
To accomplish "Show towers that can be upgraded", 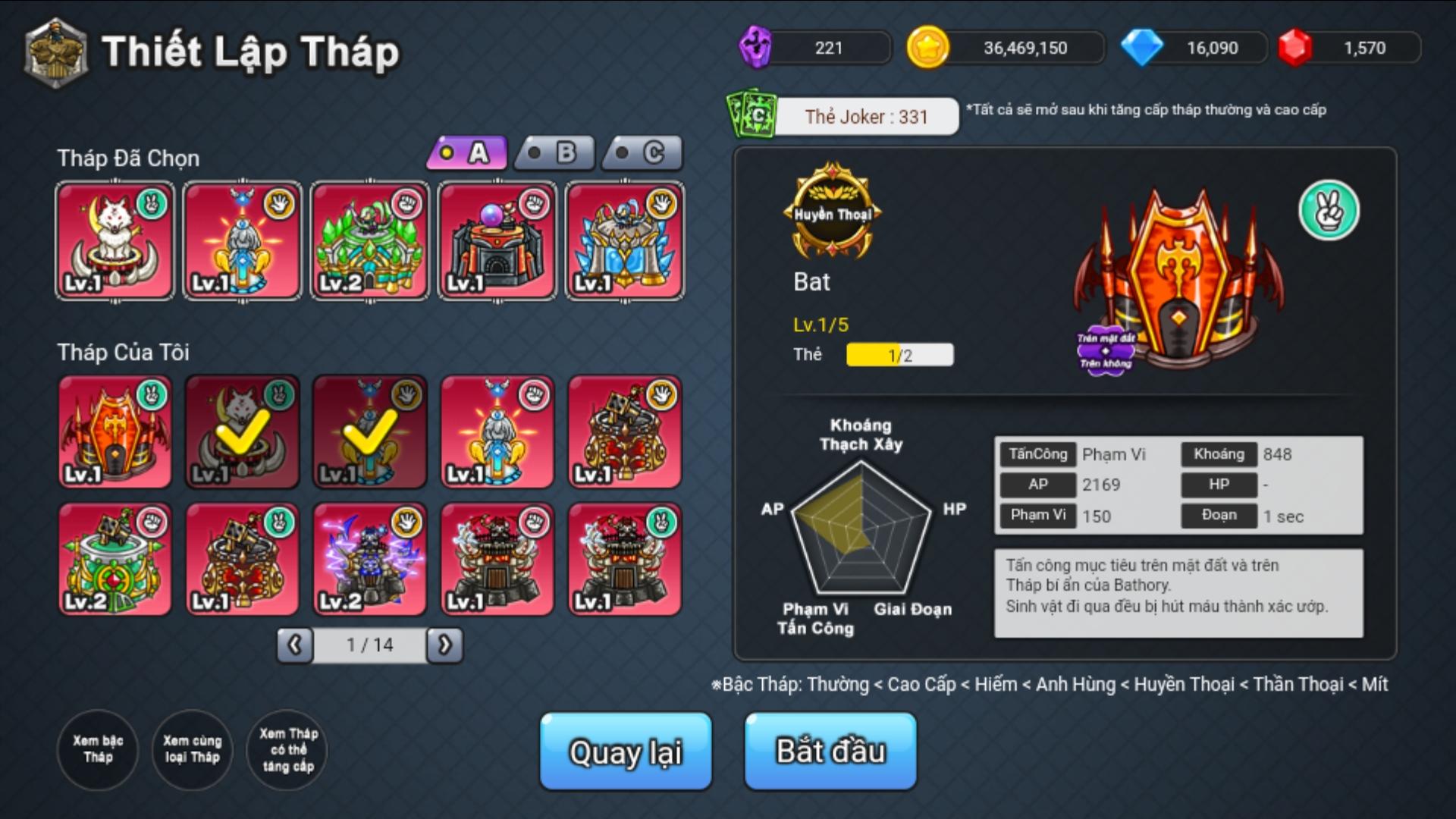I will pyautogui.click(x=287, y=749).
